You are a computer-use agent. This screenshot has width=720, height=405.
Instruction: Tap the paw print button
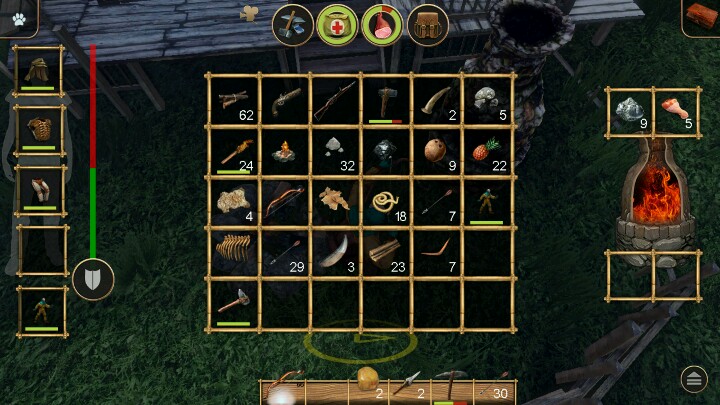19,17
